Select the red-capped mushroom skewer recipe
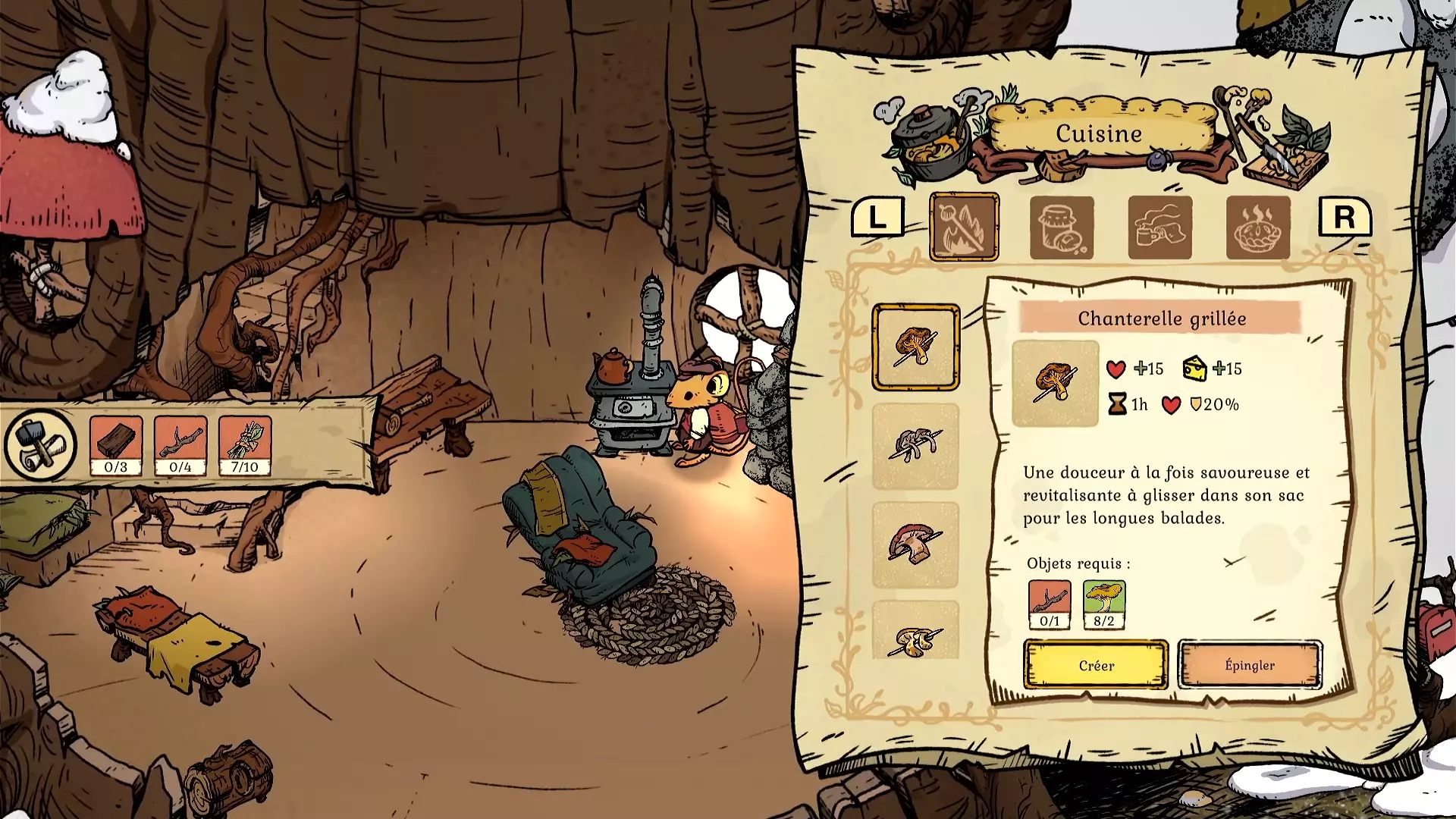1456x819 pixels. 915,544
